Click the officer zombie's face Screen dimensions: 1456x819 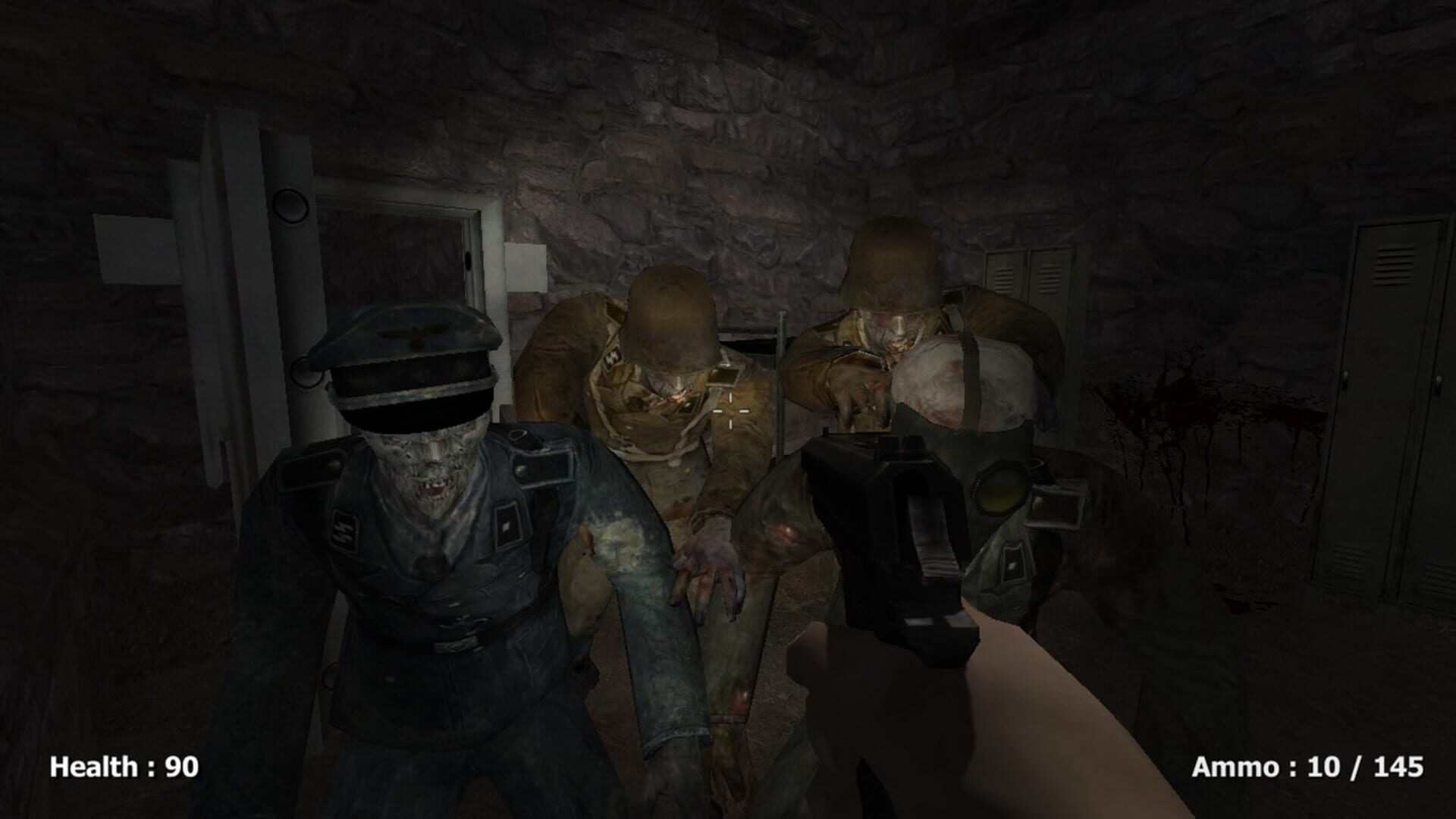point(430,471)
